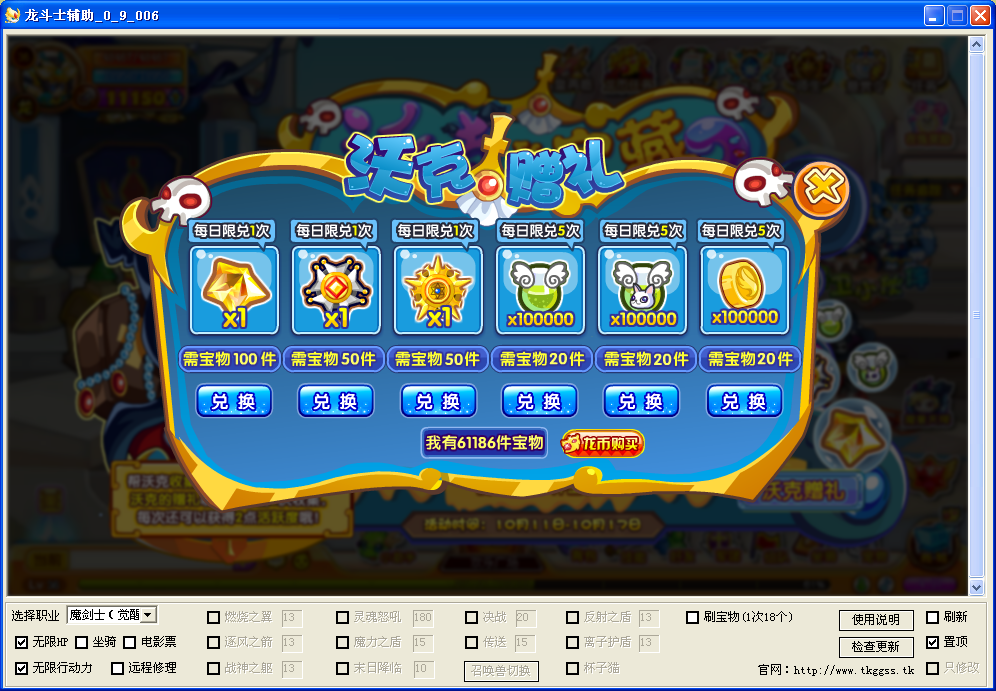Viewport: 996px width, 691px height.
Task: Click the 检查更新 update button
Action: [x=876, y=647]
